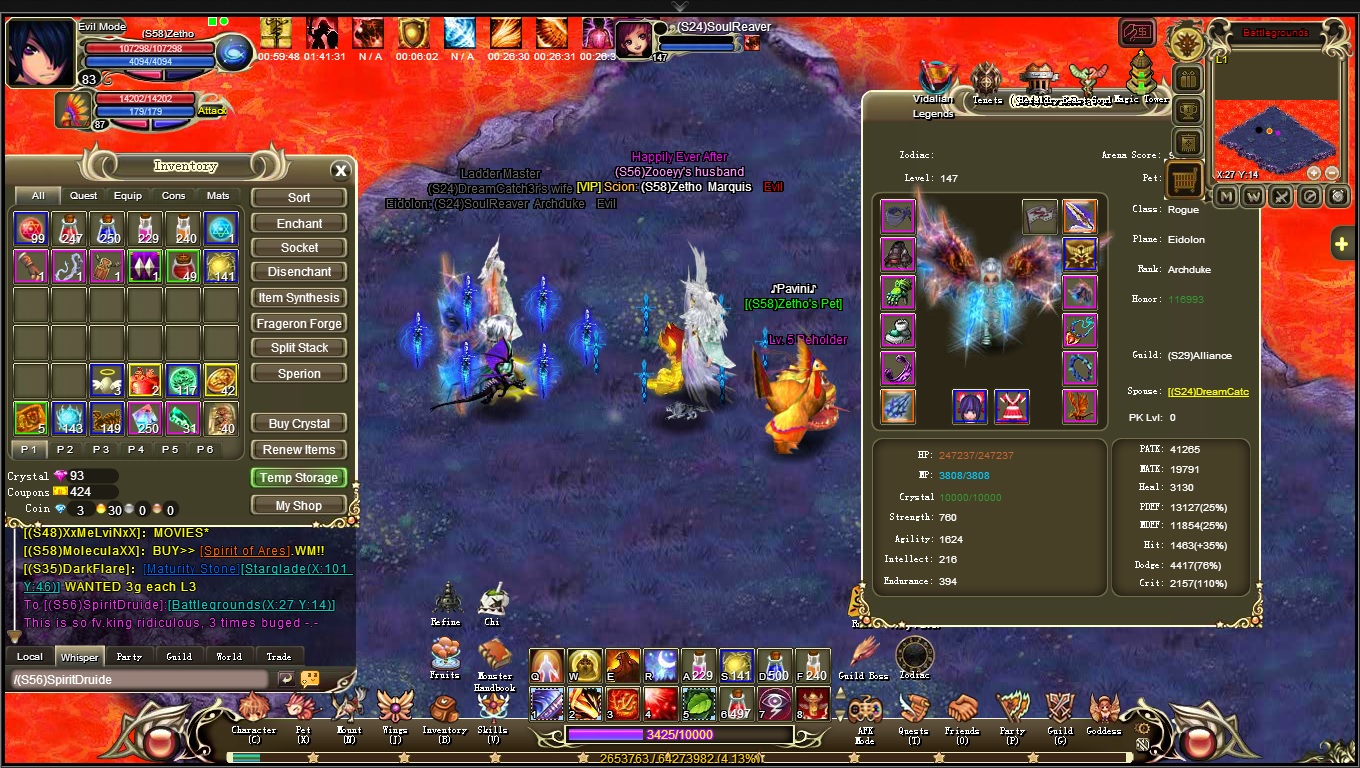The width and height of the screenshot is (1360, 768).
Task: Select the Guild chat tab
Action: point(179,657)
